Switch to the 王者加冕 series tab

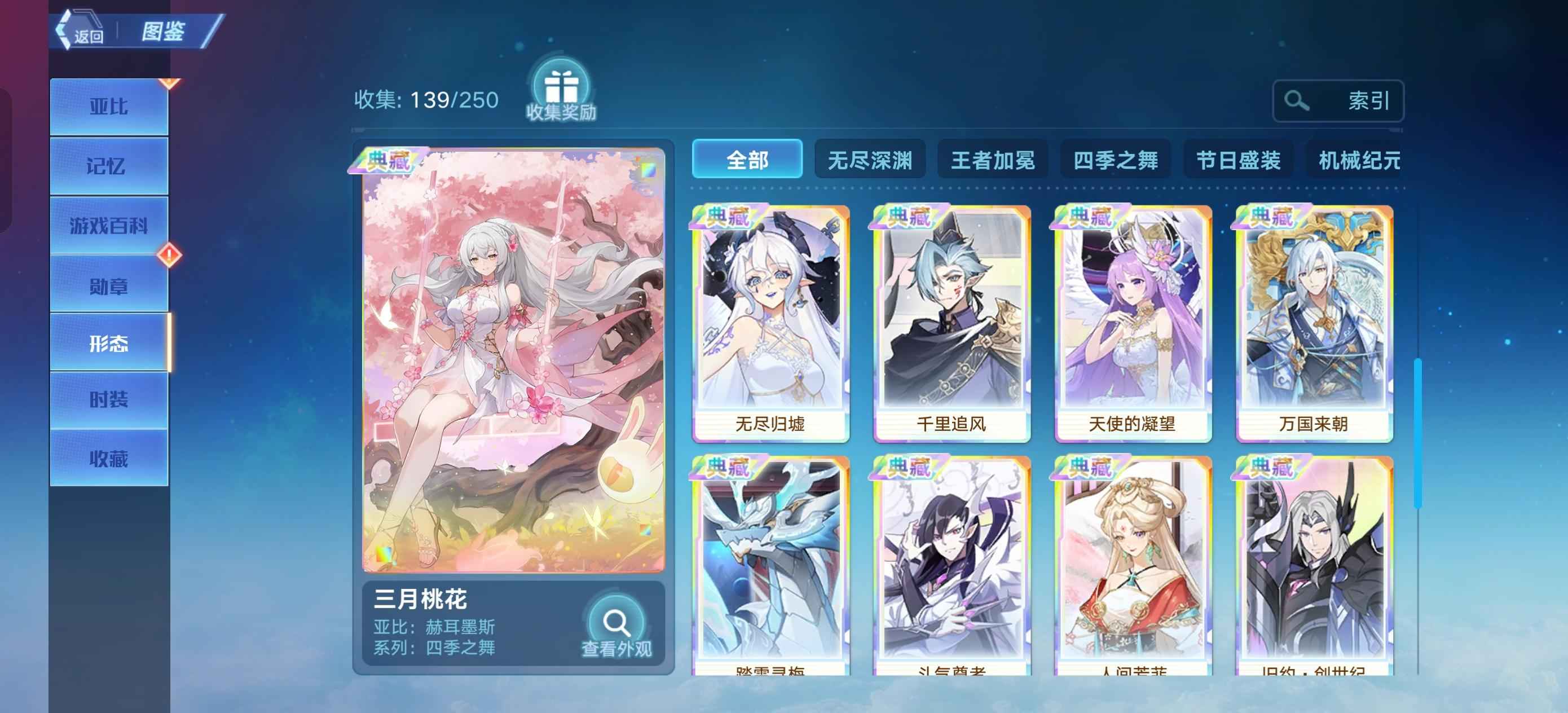click(993, 160)
